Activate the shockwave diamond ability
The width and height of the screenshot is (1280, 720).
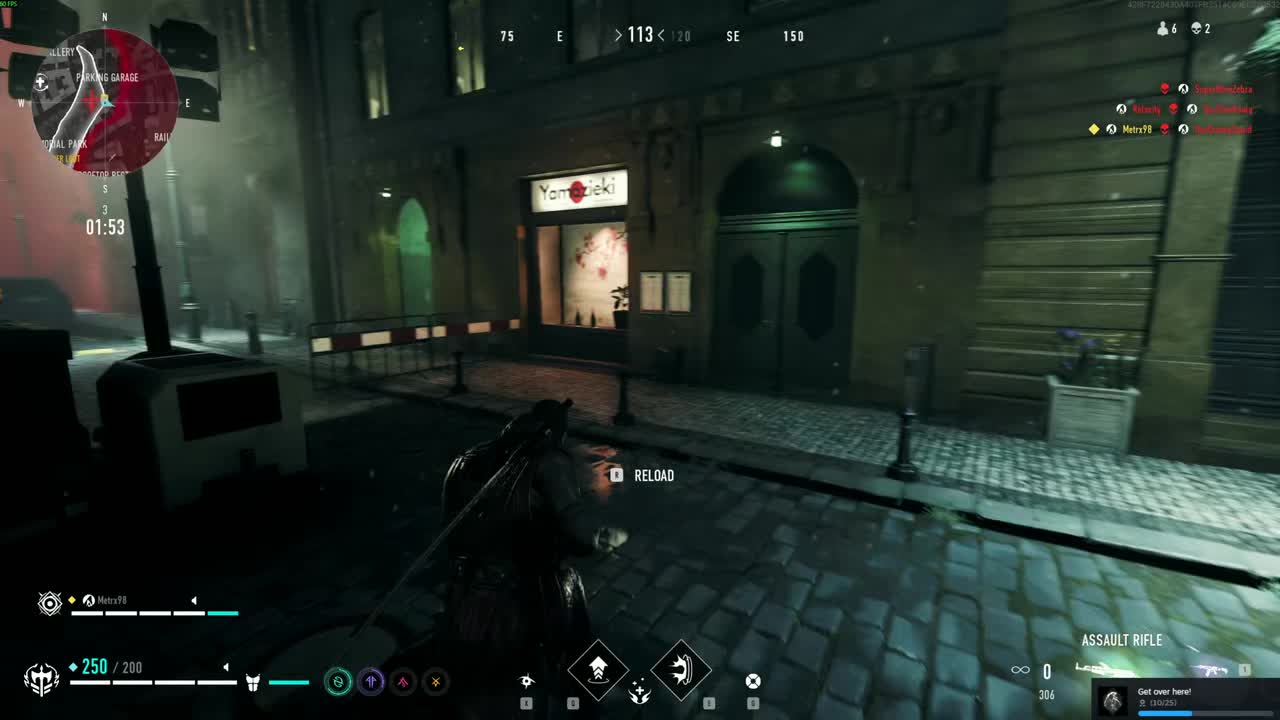coord(681,670)
